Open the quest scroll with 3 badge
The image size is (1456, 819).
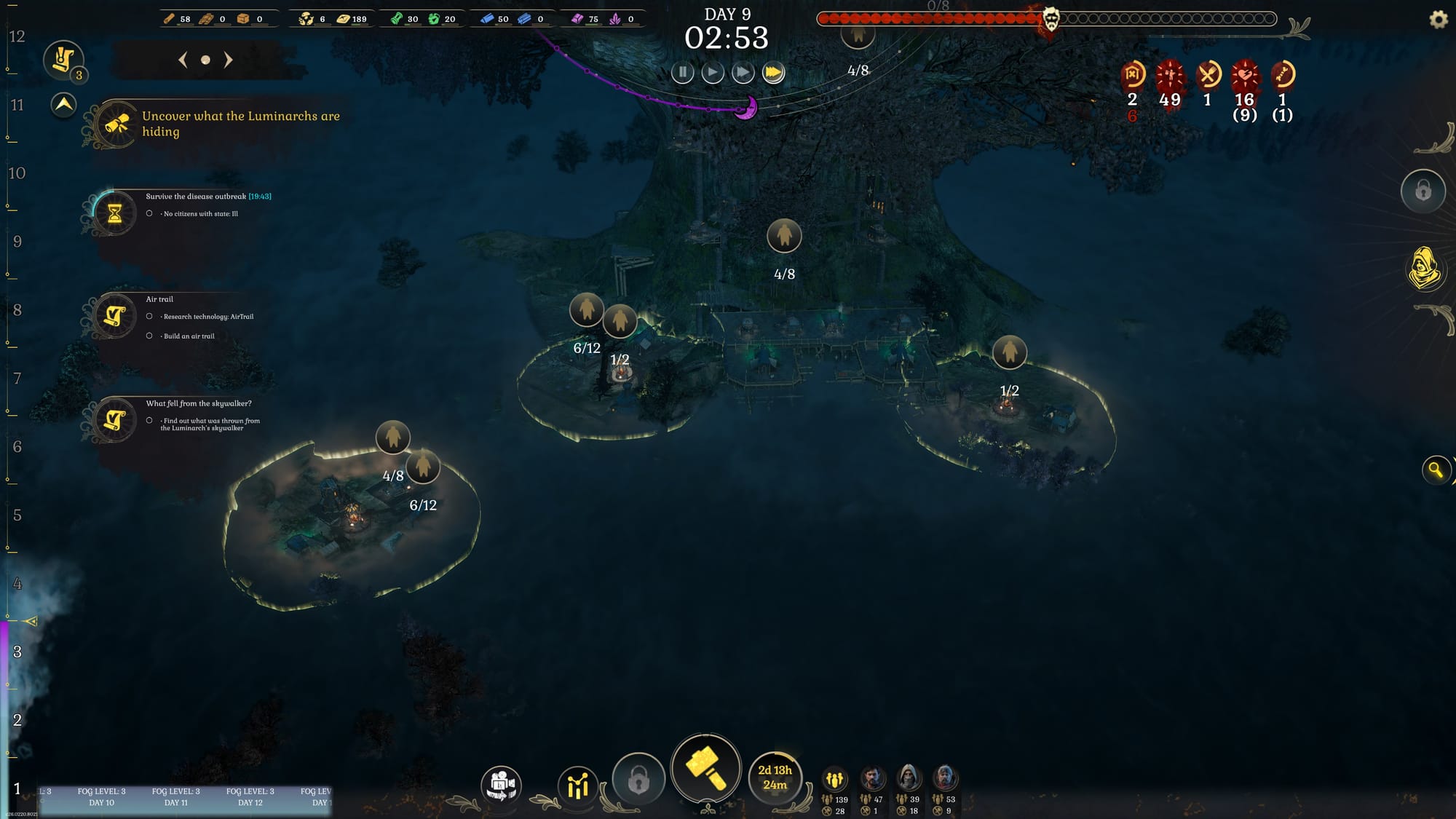point(63,60)
